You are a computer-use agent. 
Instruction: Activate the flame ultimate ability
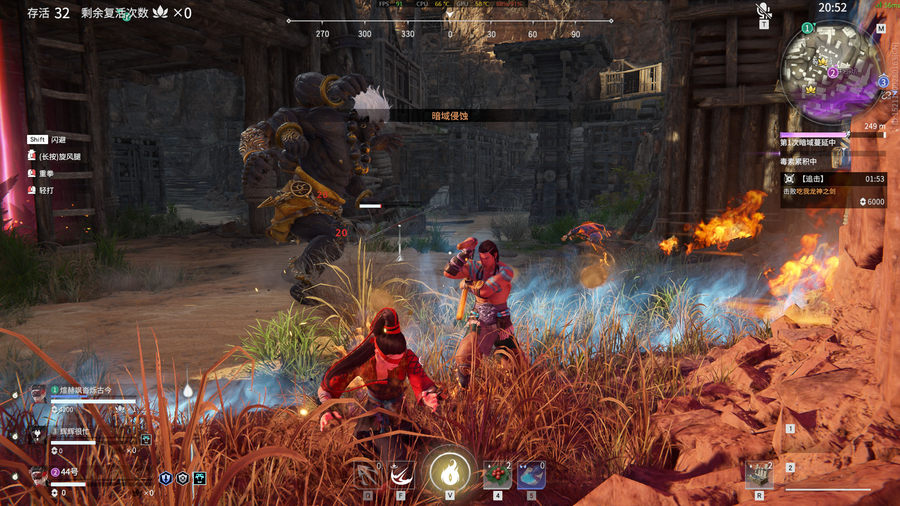(x=449, y=470)
